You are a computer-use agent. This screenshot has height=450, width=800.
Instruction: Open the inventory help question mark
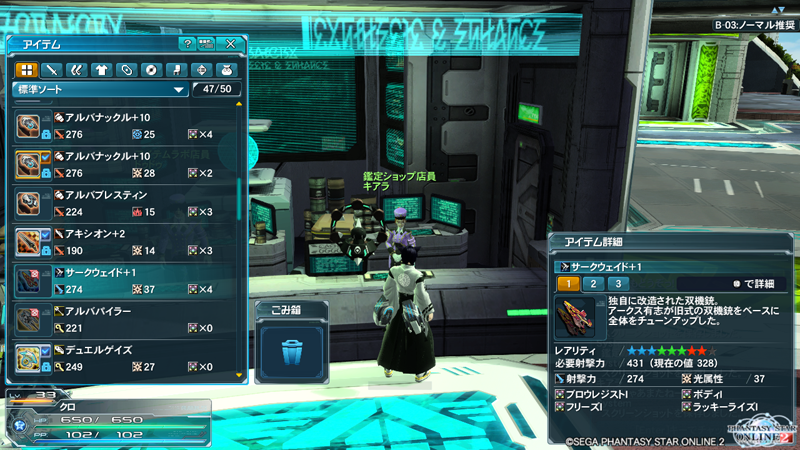187,44
